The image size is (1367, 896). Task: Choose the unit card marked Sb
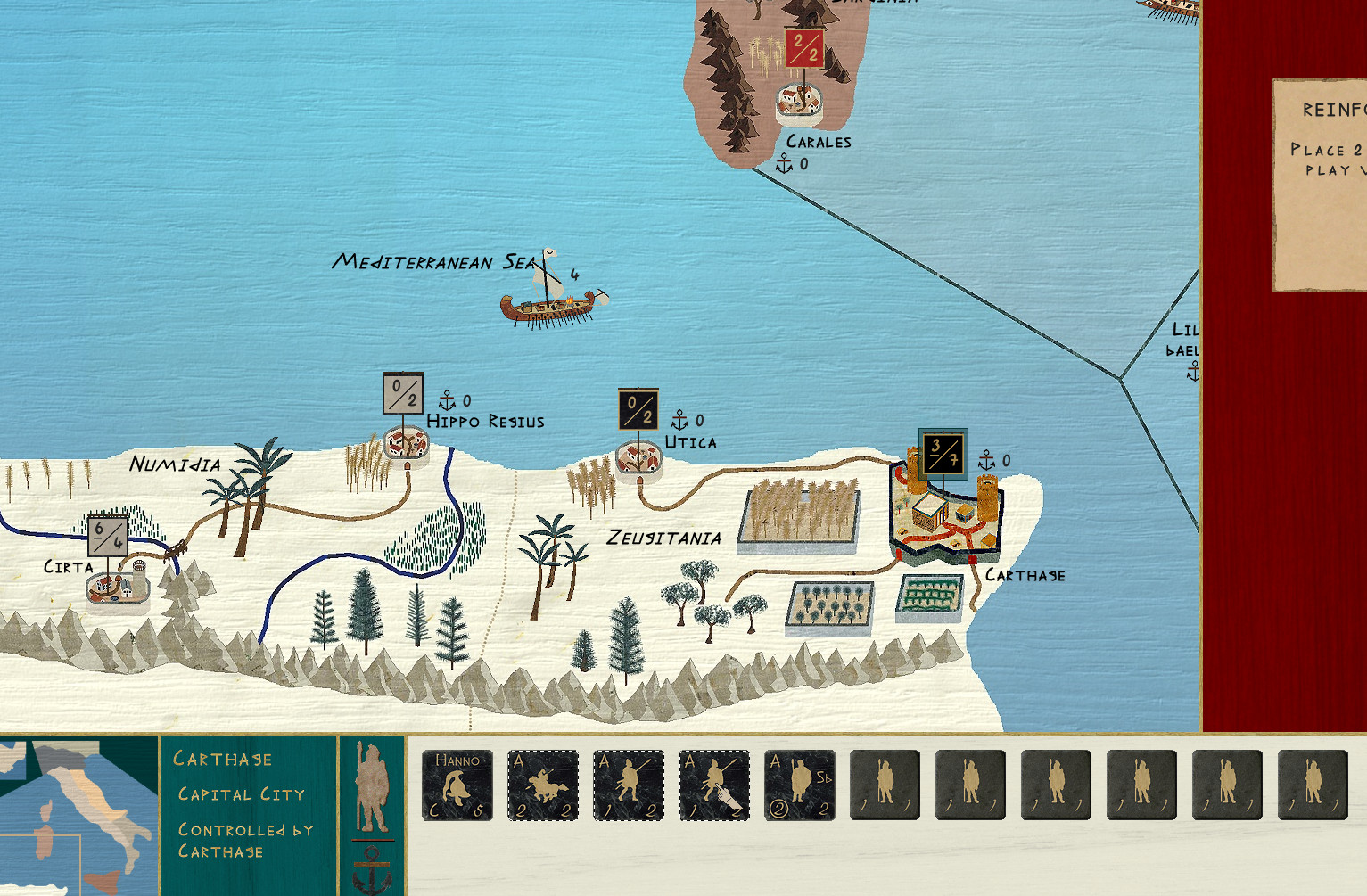(800, 785)
